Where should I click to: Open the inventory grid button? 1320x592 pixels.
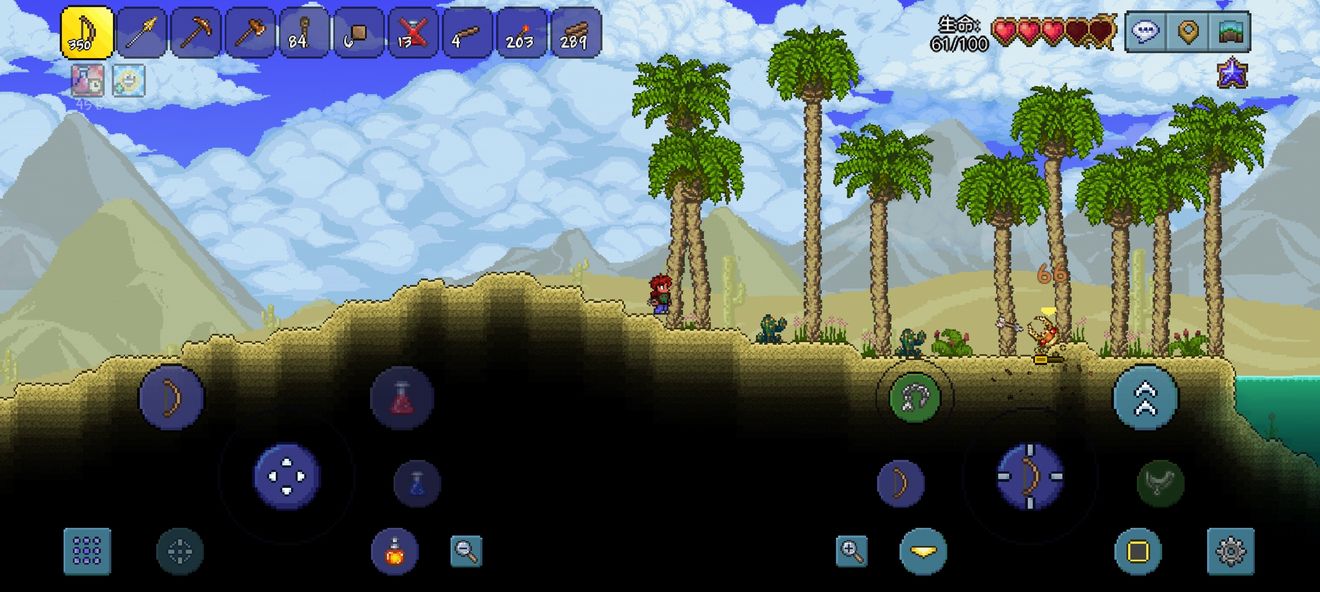[x=87, y=551]
